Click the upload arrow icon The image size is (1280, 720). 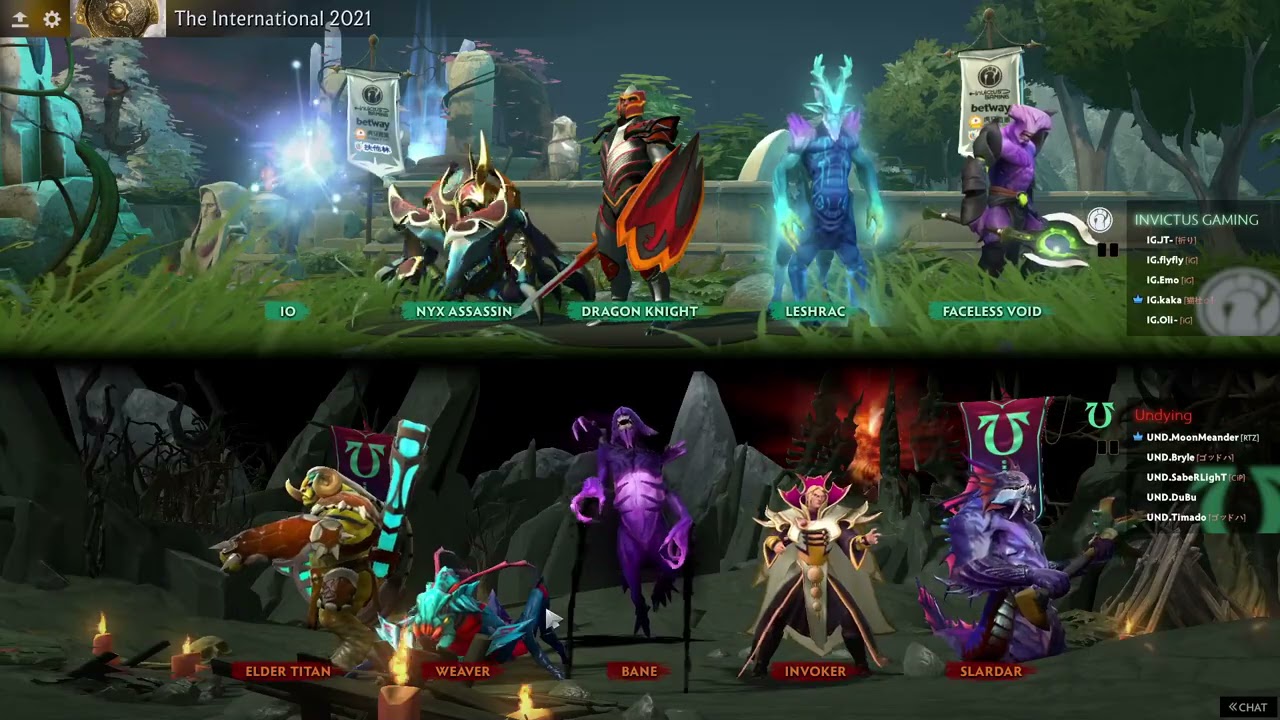click(x=20, y=19)
